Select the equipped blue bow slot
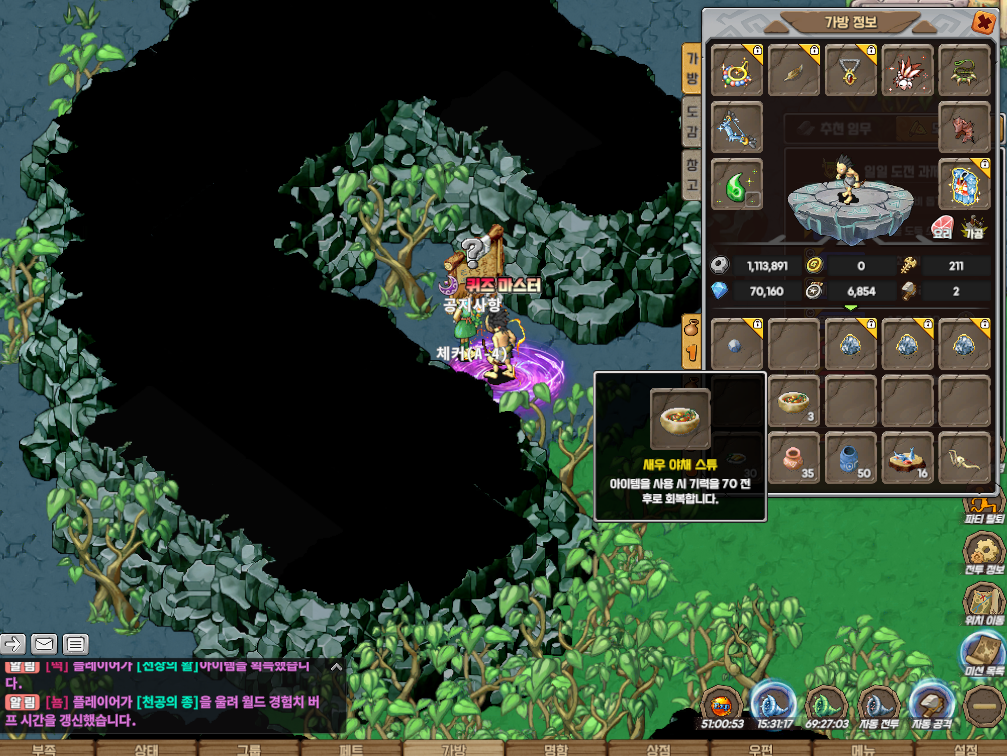The width and height of the screenshot is (1007, 756). [x=737, y=127]
